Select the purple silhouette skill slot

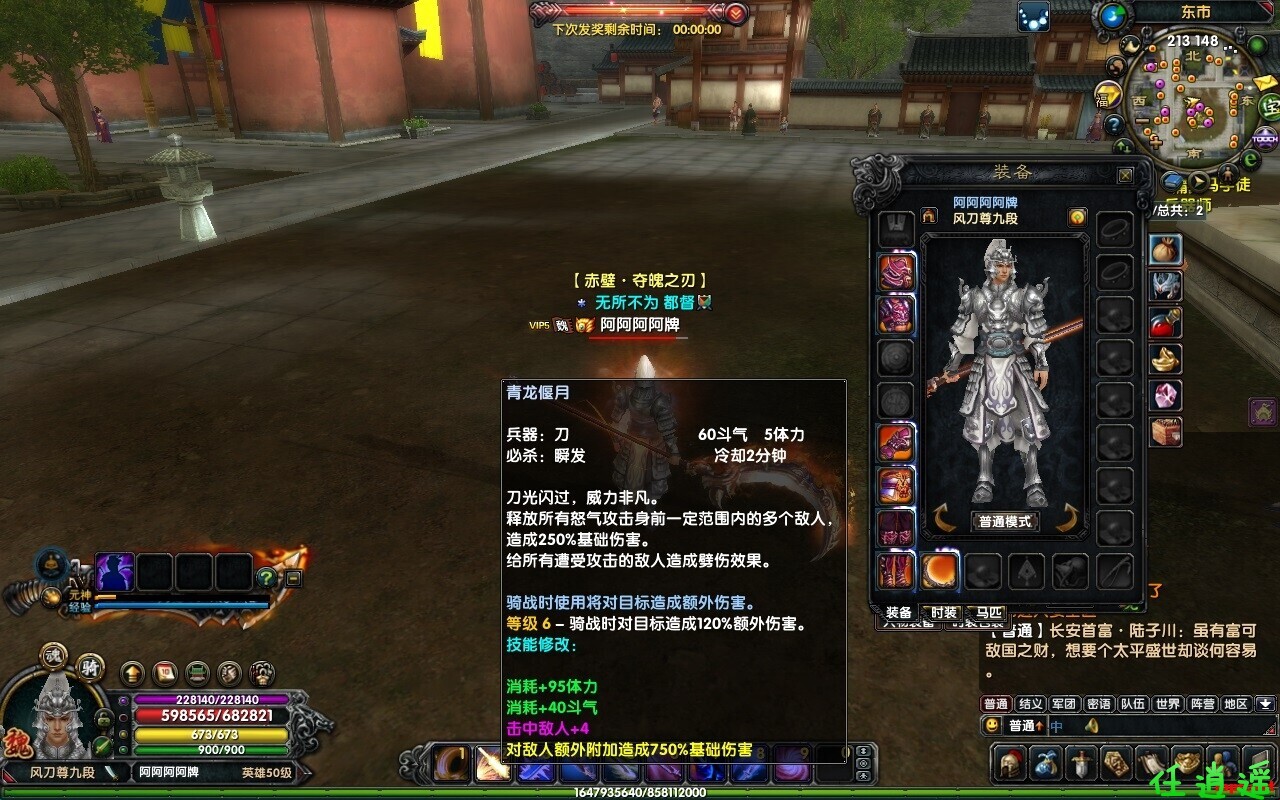[115, 572]
